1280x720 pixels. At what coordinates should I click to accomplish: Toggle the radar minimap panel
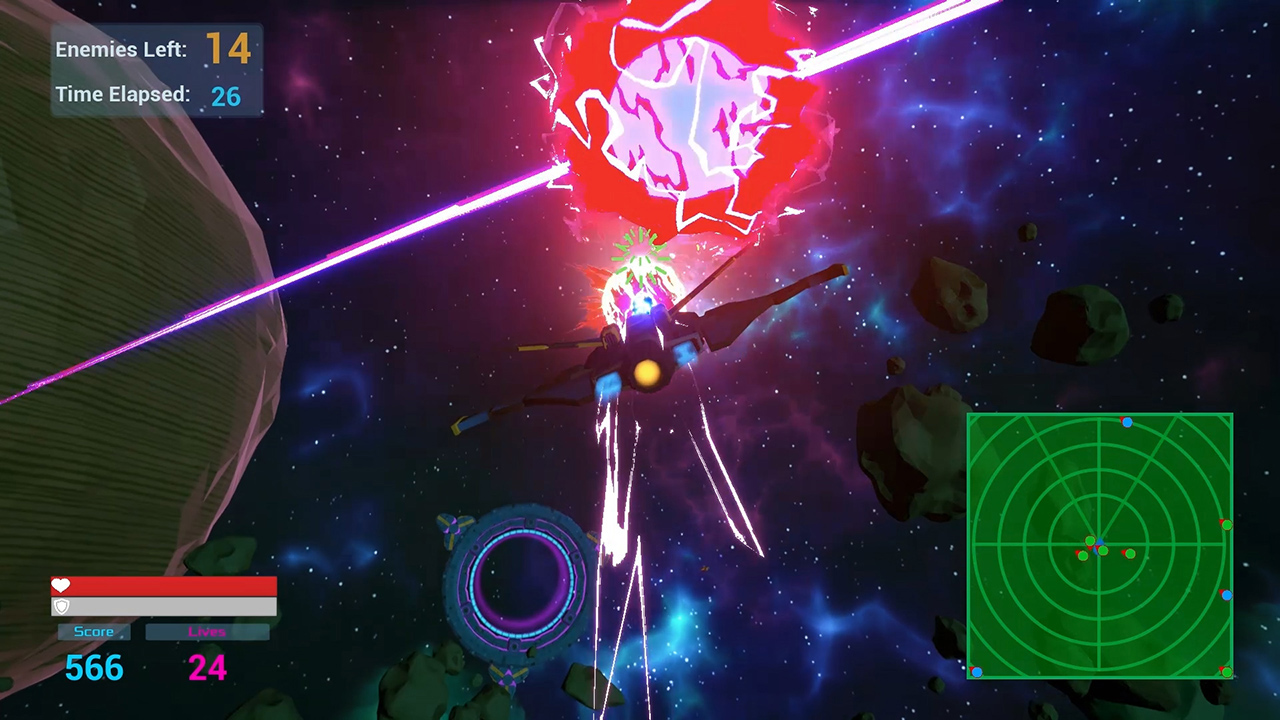1100,547
